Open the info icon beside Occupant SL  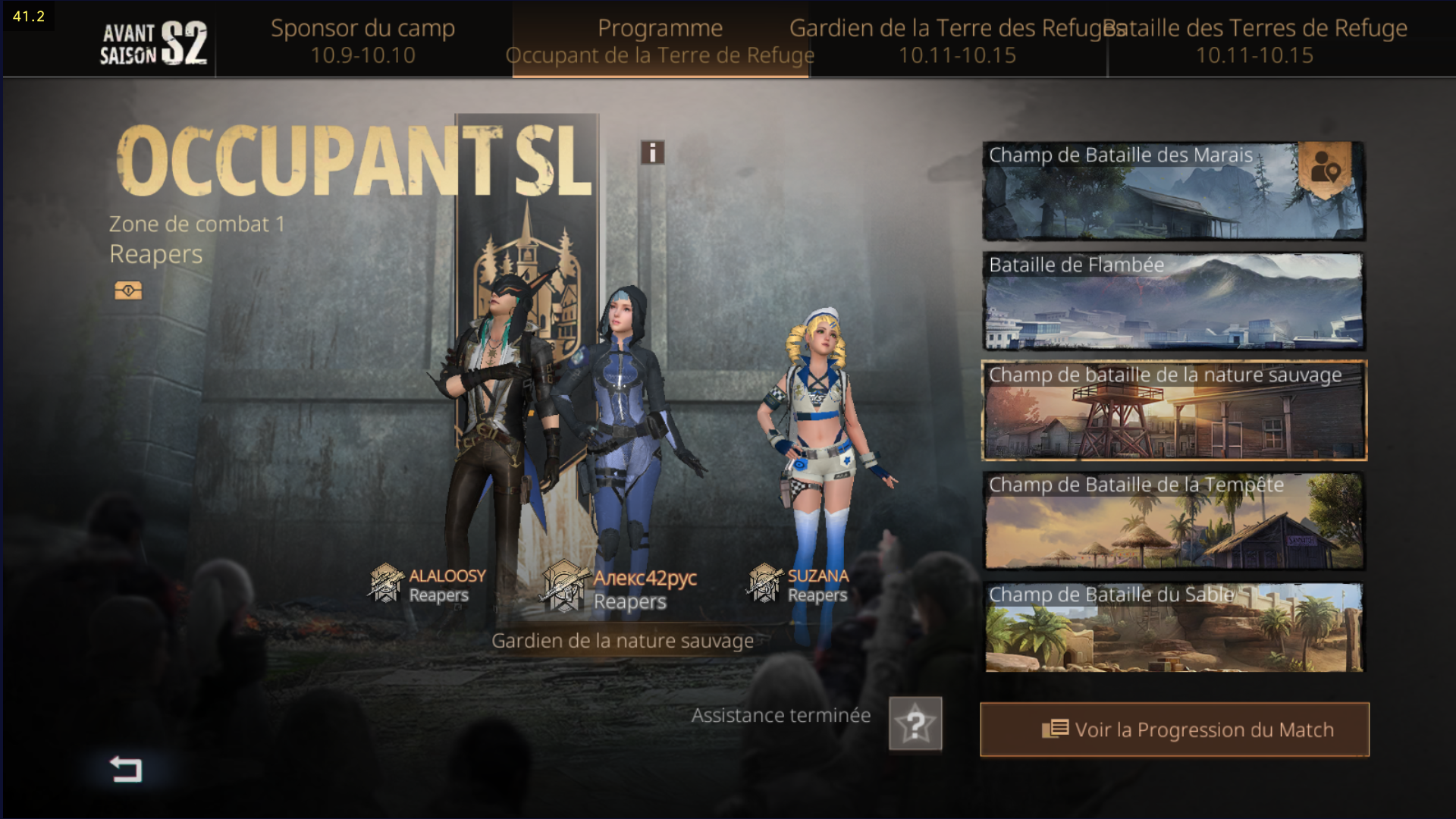coord(652,152)
